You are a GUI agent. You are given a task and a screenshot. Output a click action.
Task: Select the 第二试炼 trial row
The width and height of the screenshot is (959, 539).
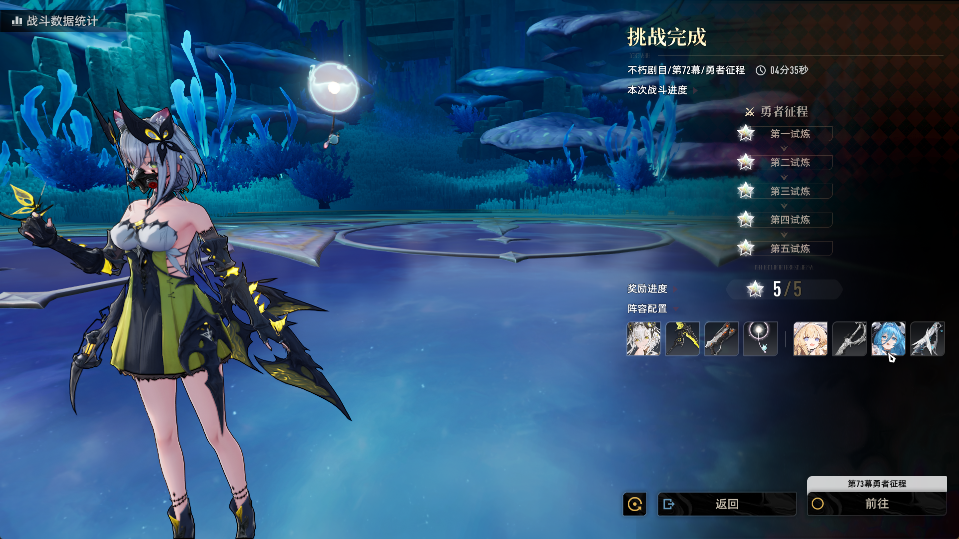[x=789, y=162]
